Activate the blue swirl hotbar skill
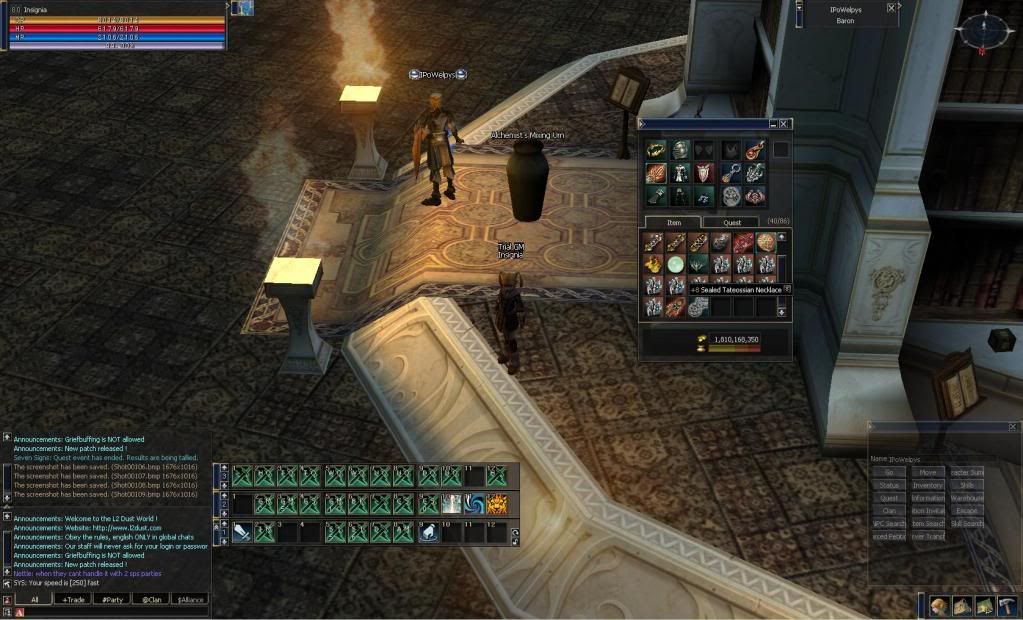Viewport: 1023px width, 620px height. click(x=473, y=504)
